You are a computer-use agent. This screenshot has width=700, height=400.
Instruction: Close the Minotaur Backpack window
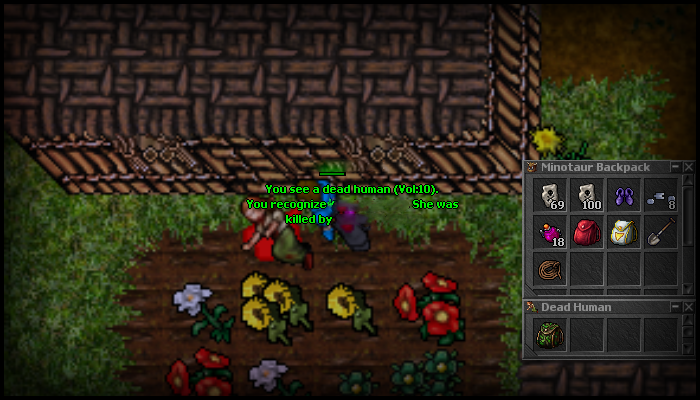688,166
